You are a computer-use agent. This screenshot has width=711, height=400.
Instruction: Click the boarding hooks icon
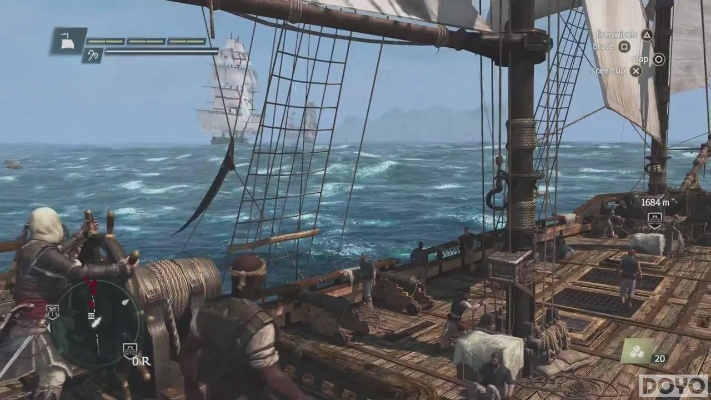(x=92, y=57)
